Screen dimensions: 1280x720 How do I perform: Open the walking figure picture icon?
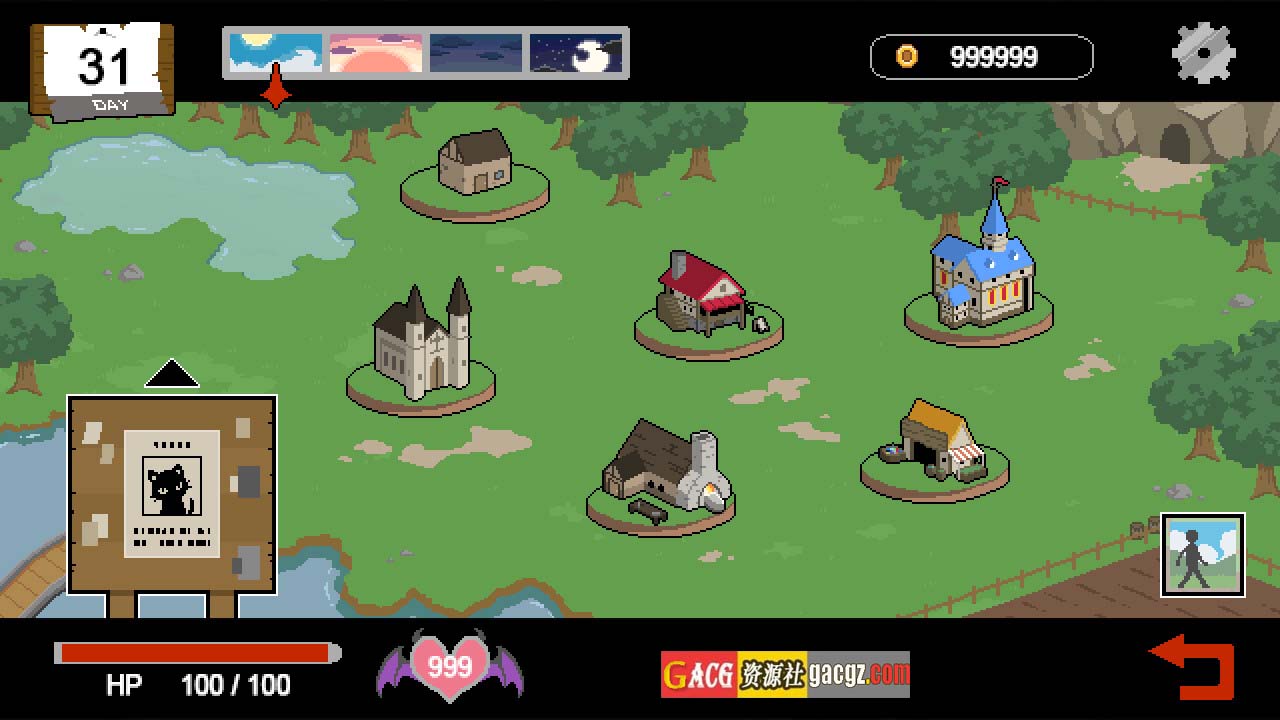[x=1202, y=555]
